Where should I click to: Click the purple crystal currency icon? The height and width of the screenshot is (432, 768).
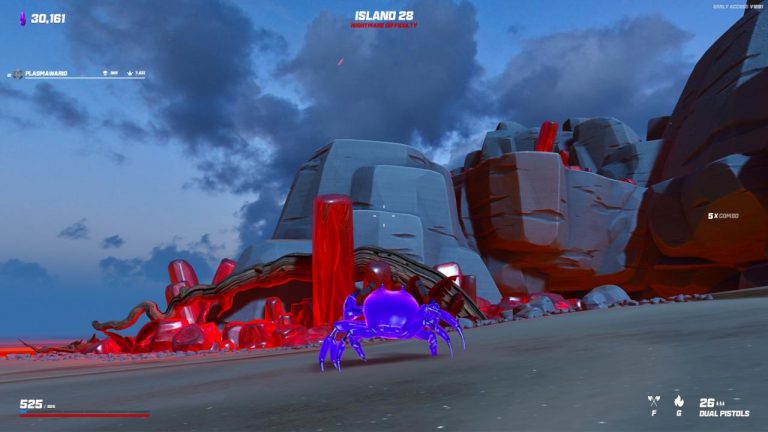tap(23, 18)
